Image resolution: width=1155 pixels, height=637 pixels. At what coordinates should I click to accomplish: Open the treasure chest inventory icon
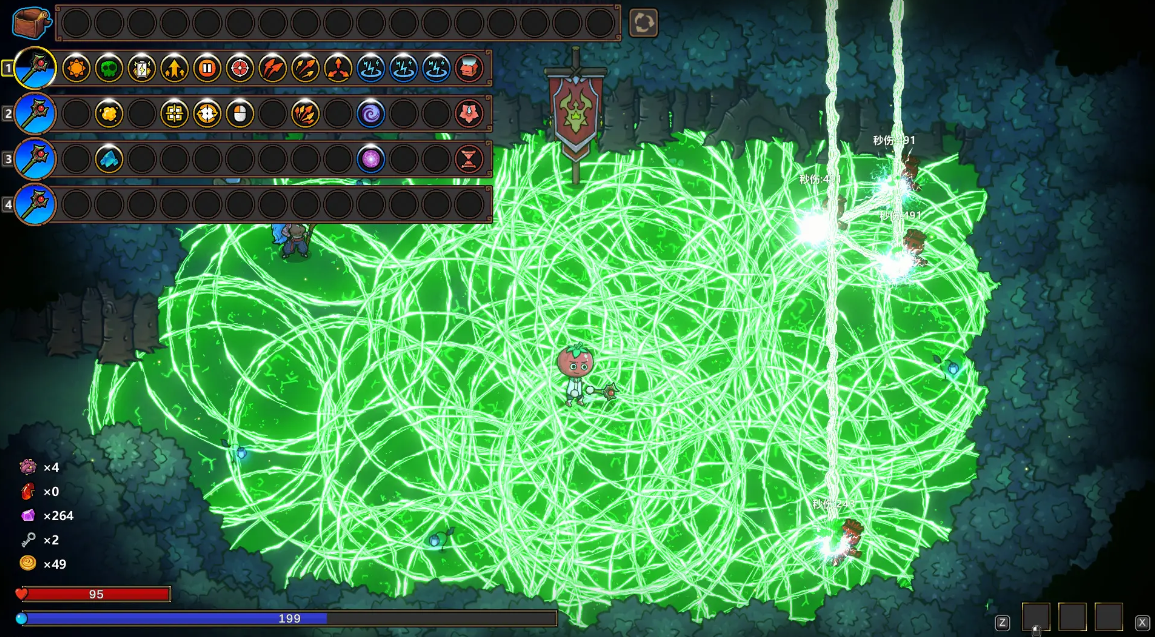click(x=31, y=22)
